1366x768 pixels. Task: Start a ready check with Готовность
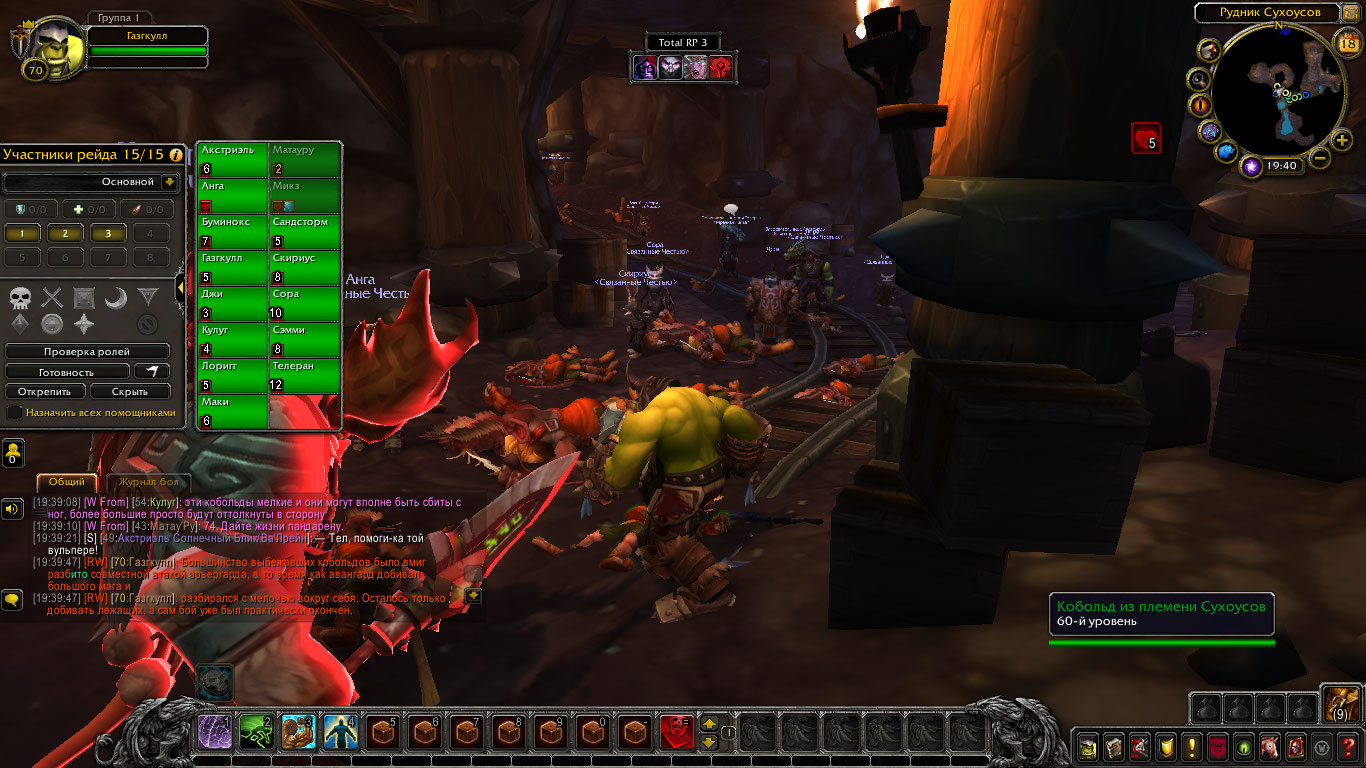point(68,372)
